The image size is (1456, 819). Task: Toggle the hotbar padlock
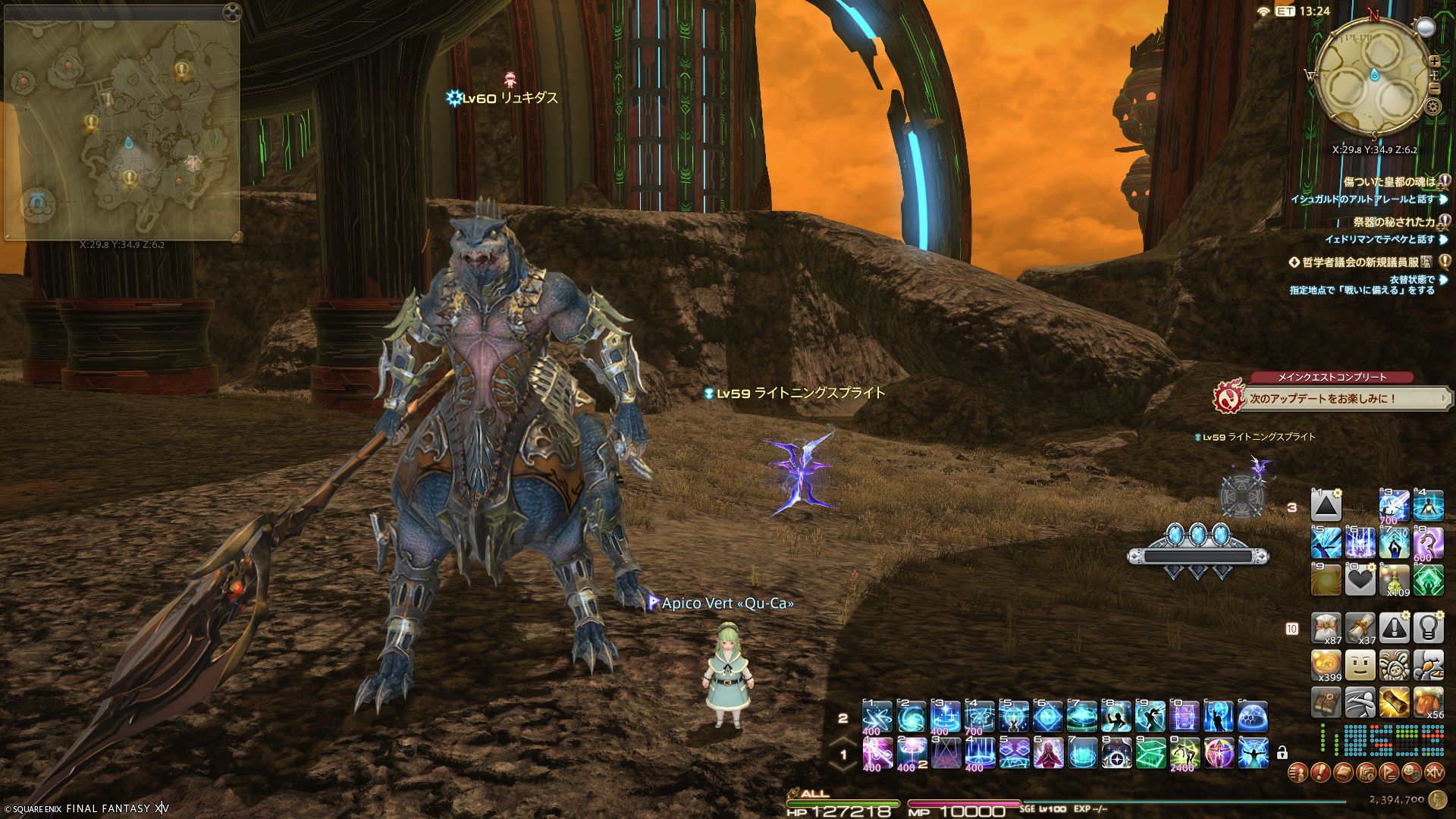coord(1282,753)
